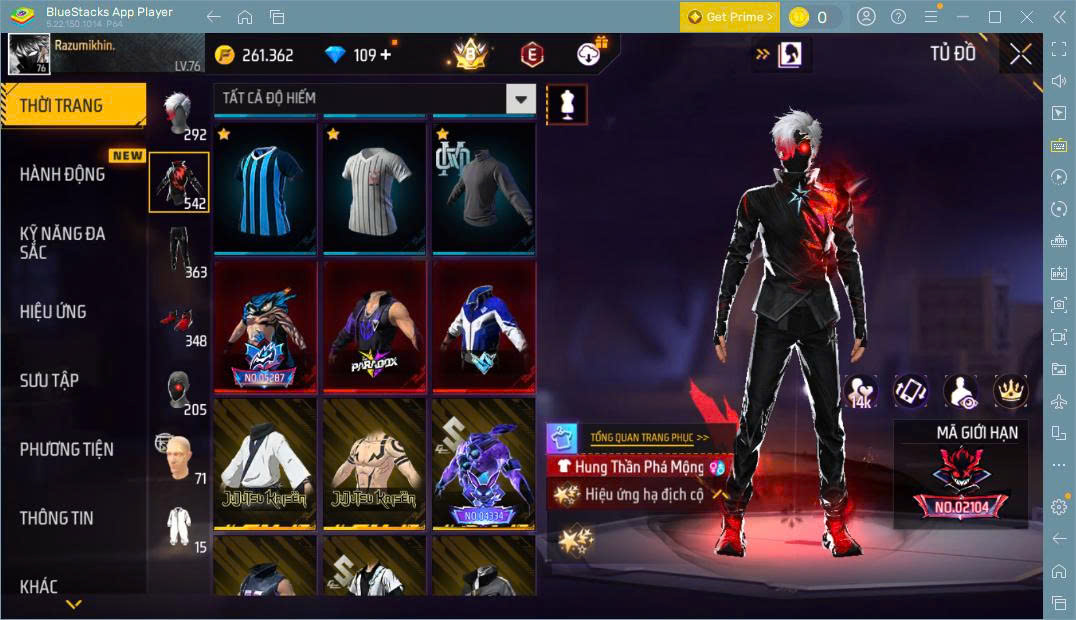Screen dimensions: 1076x620
Task: Close the Tủ Đồ wardrobe screen
Action: pos(1020,54)
